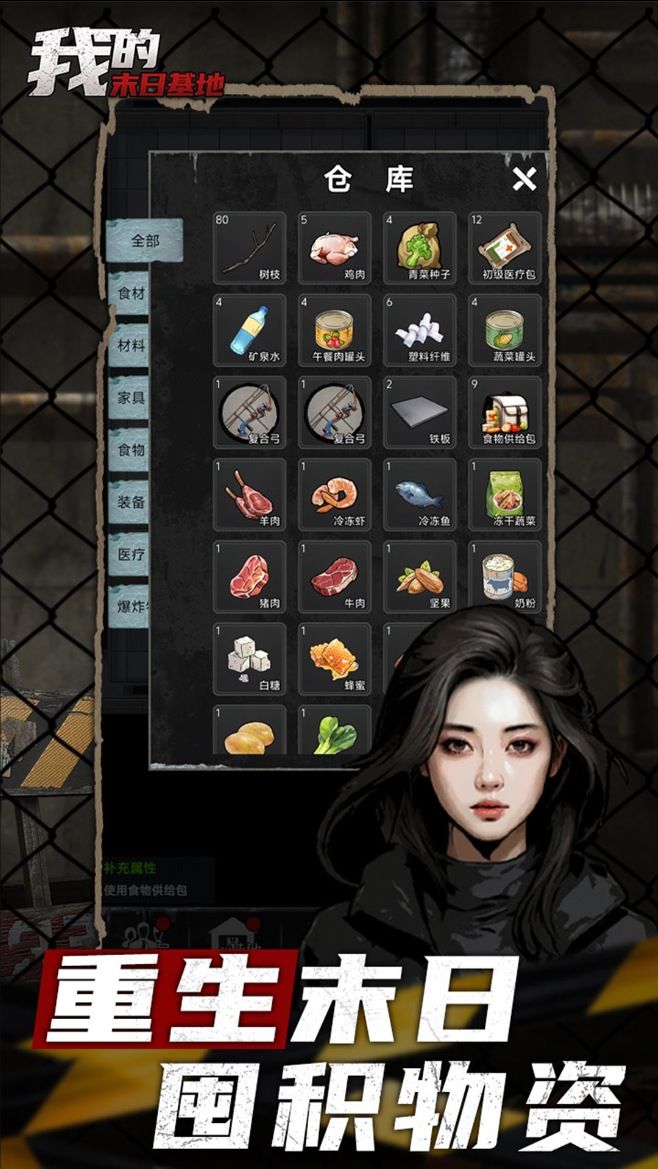Select the 食物供给包 food supply pack

pos(505,412)
